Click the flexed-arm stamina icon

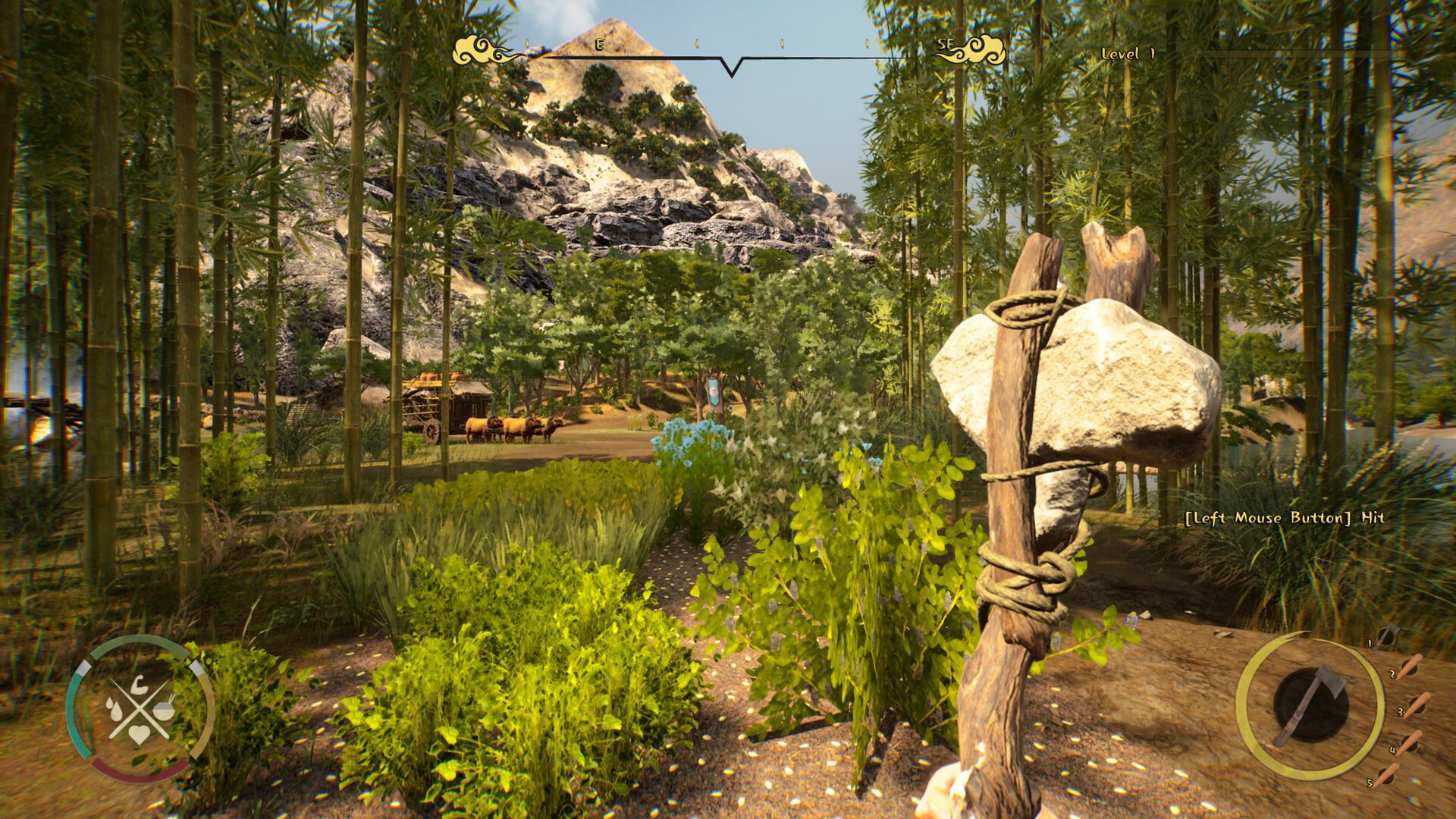pos(139,685)
